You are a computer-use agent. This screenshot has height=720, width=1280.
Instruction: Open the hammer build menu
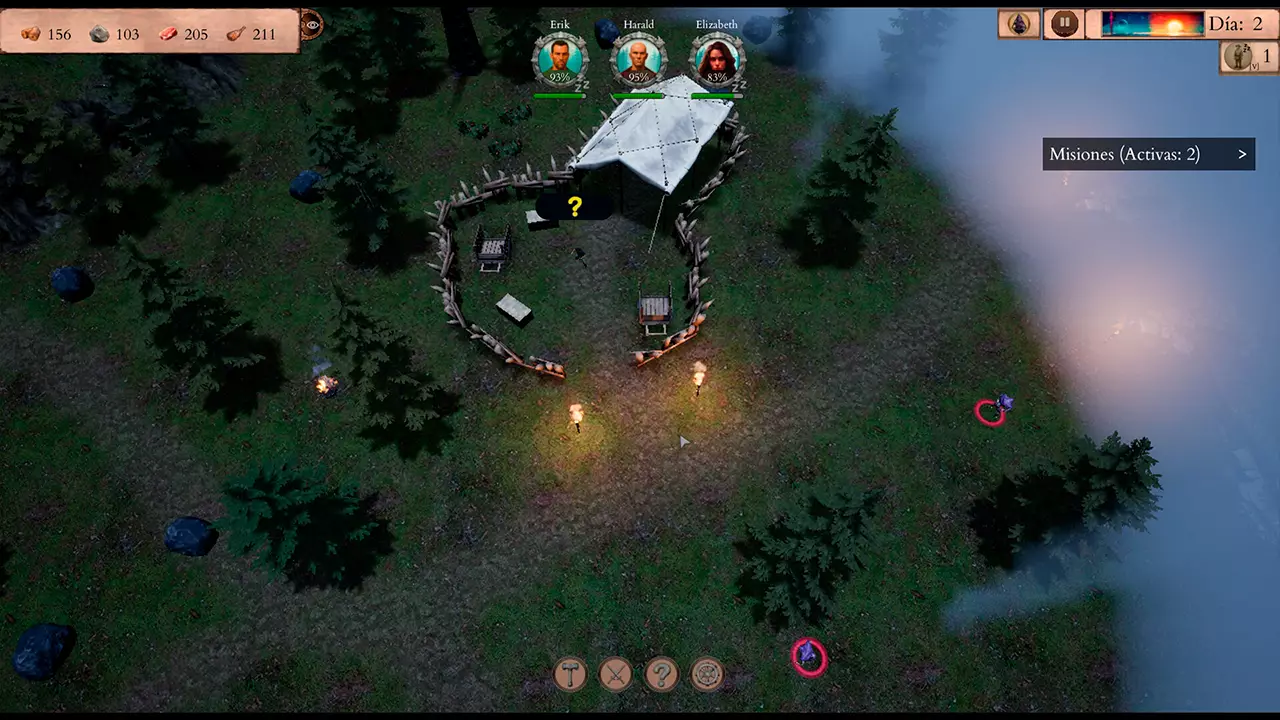[571, 675]
